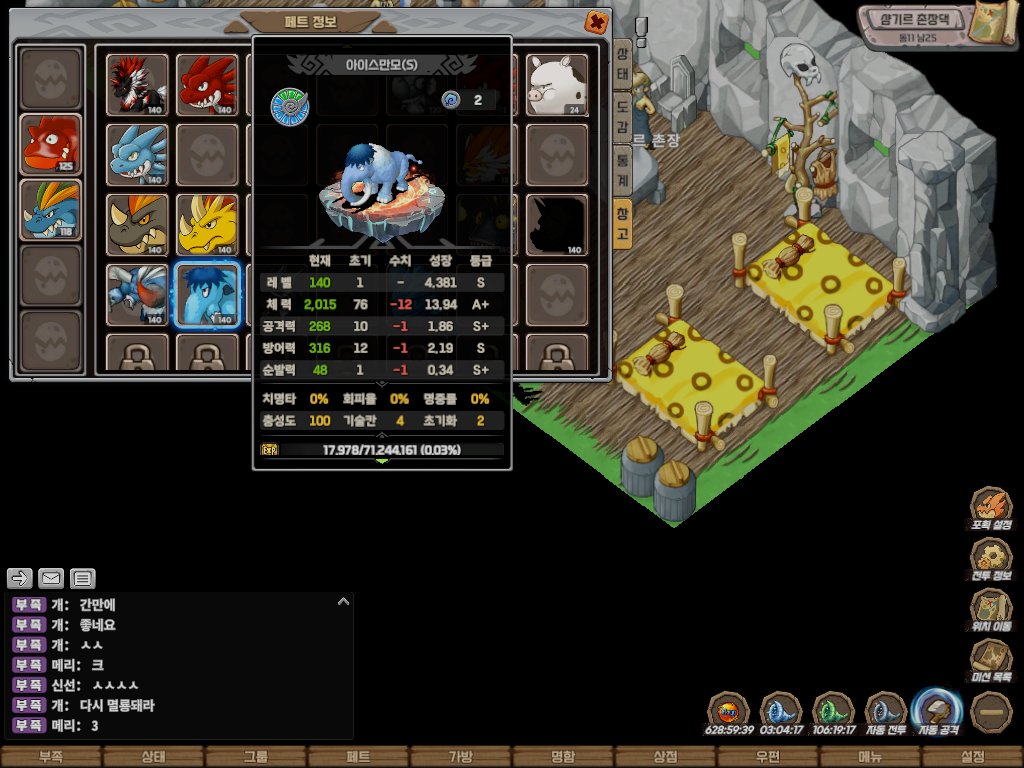Open the 우편 mail menu
Screen dimensions: 1024x768
[x=768, y=757]
